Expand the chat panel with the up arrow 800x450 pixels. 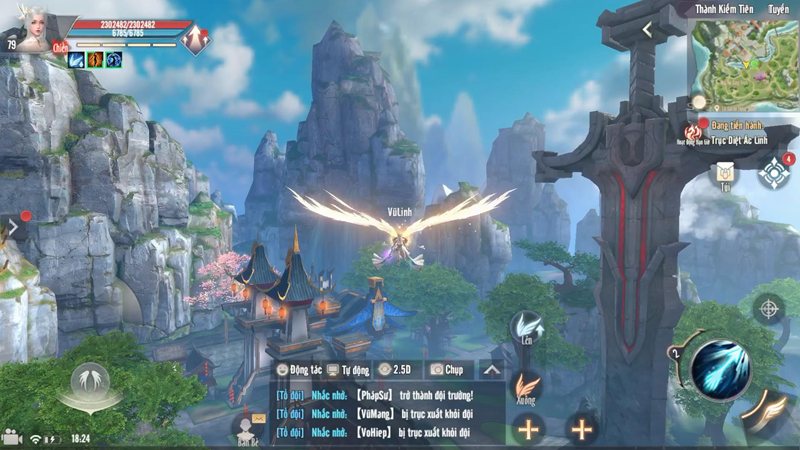[491, 370]
